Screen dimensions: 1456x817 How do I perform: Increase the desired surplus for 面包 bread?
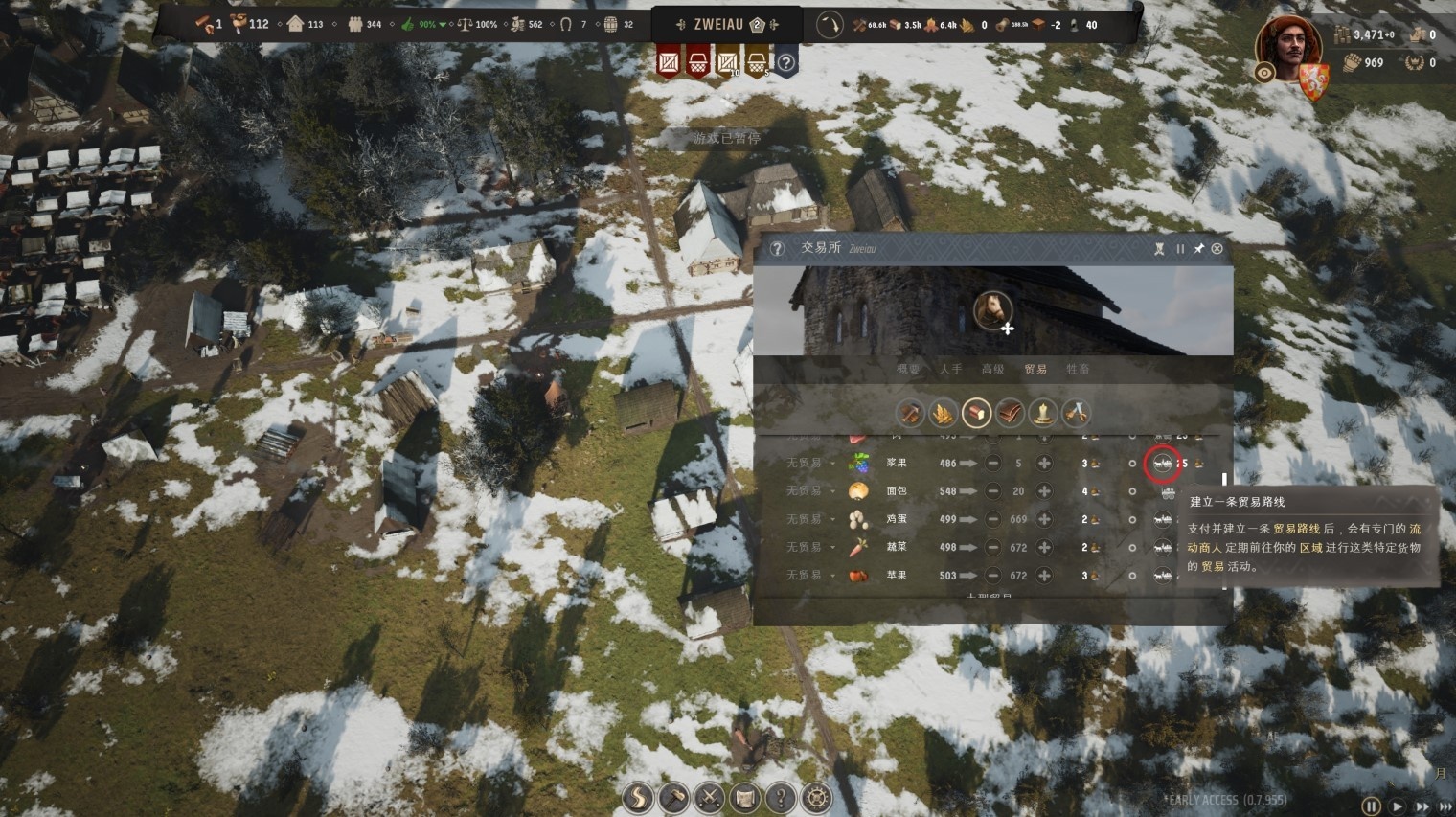click(x=1044, y=491)
